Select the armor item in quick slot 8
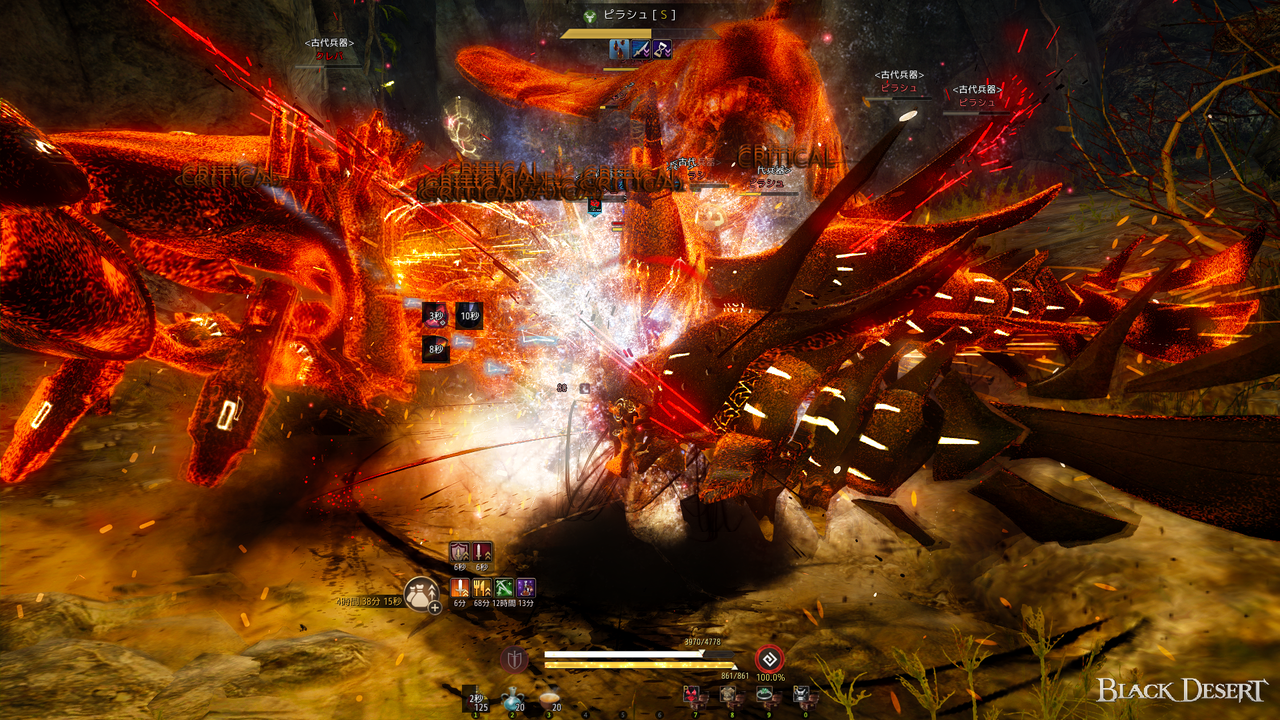This screenshot has height=720, width=1280. click(x=729, y=695)
